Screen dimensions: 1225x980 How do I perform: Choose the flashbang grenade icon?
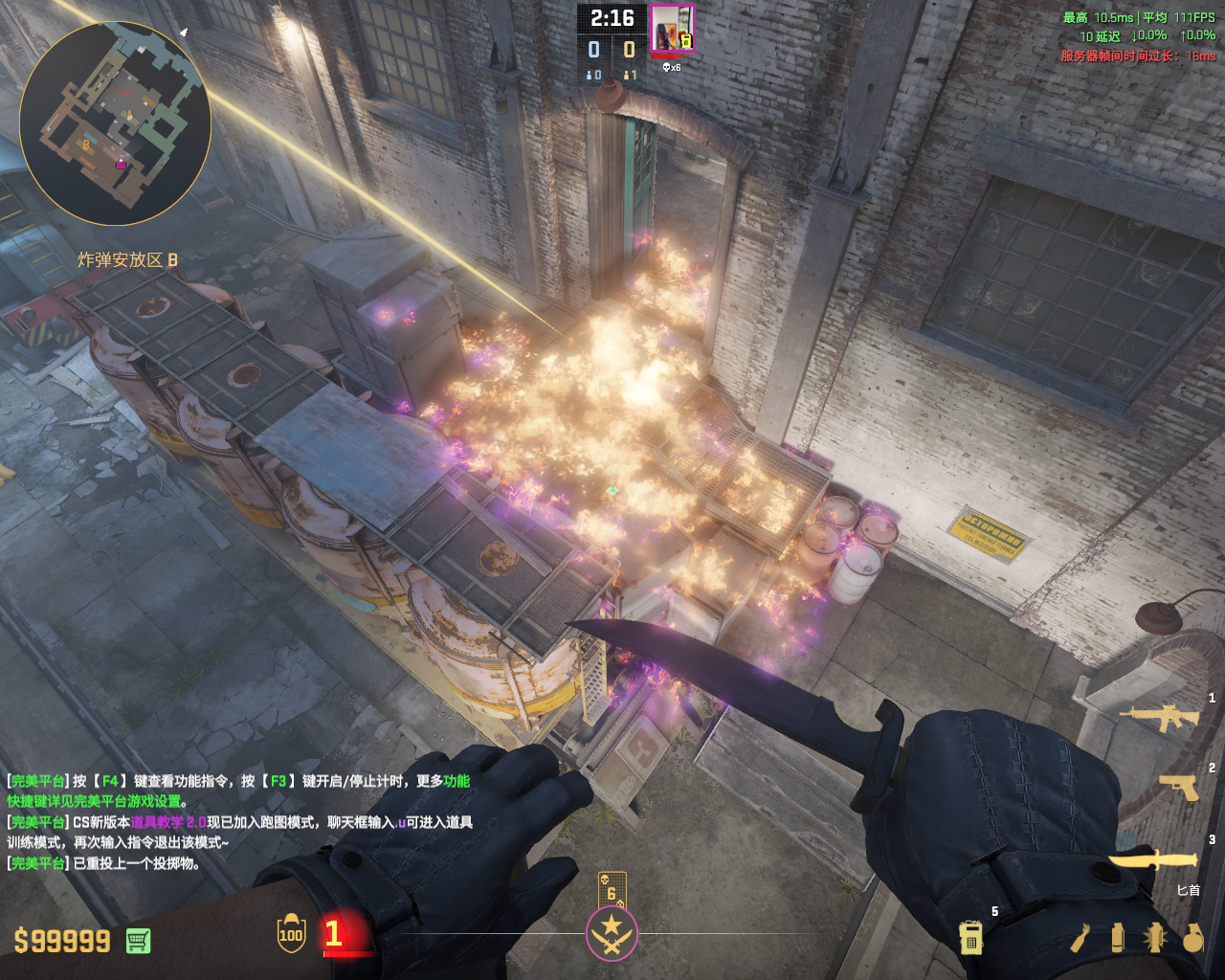pos(1154,937)
